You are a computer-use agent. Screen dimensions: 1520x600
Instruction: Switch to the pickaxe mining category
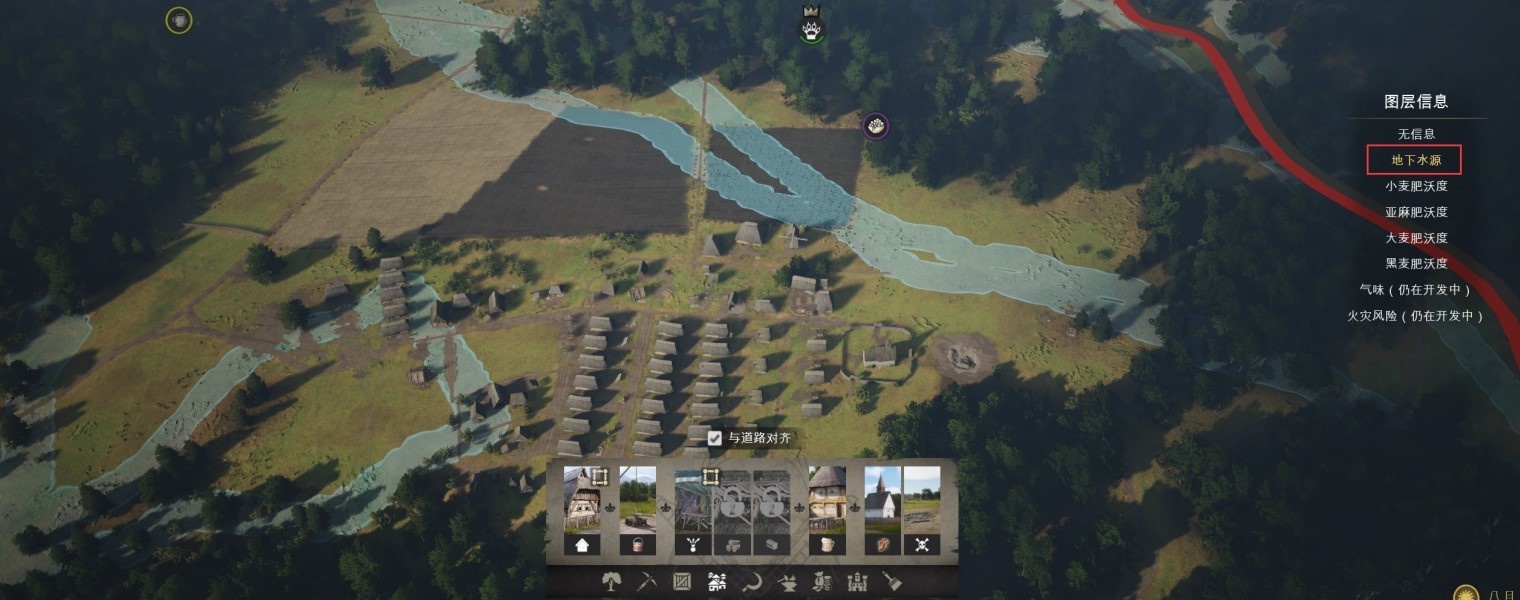pos(645,581)
